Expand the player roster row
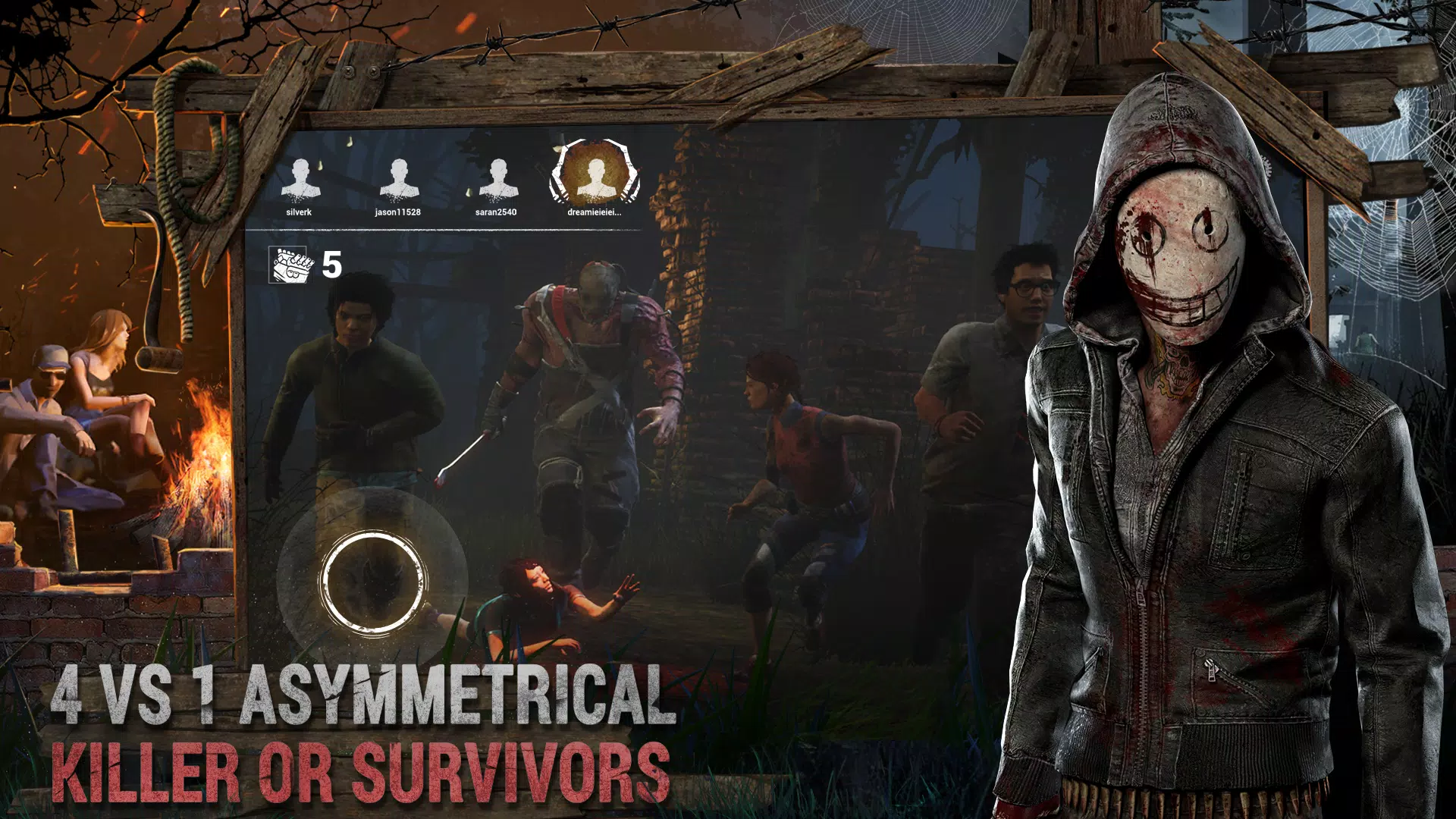 tap(451, 182)
